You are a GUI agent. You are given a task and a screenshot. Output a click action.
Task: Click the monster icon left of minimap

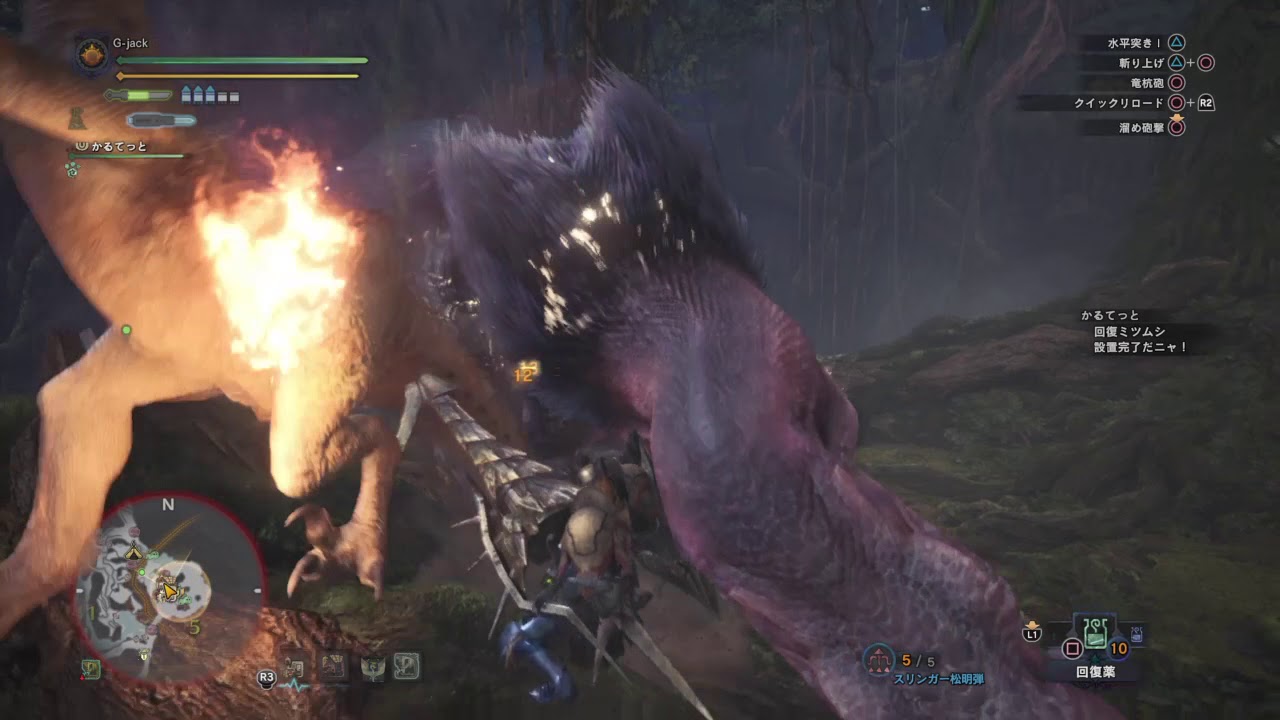(x=91, y=669)
